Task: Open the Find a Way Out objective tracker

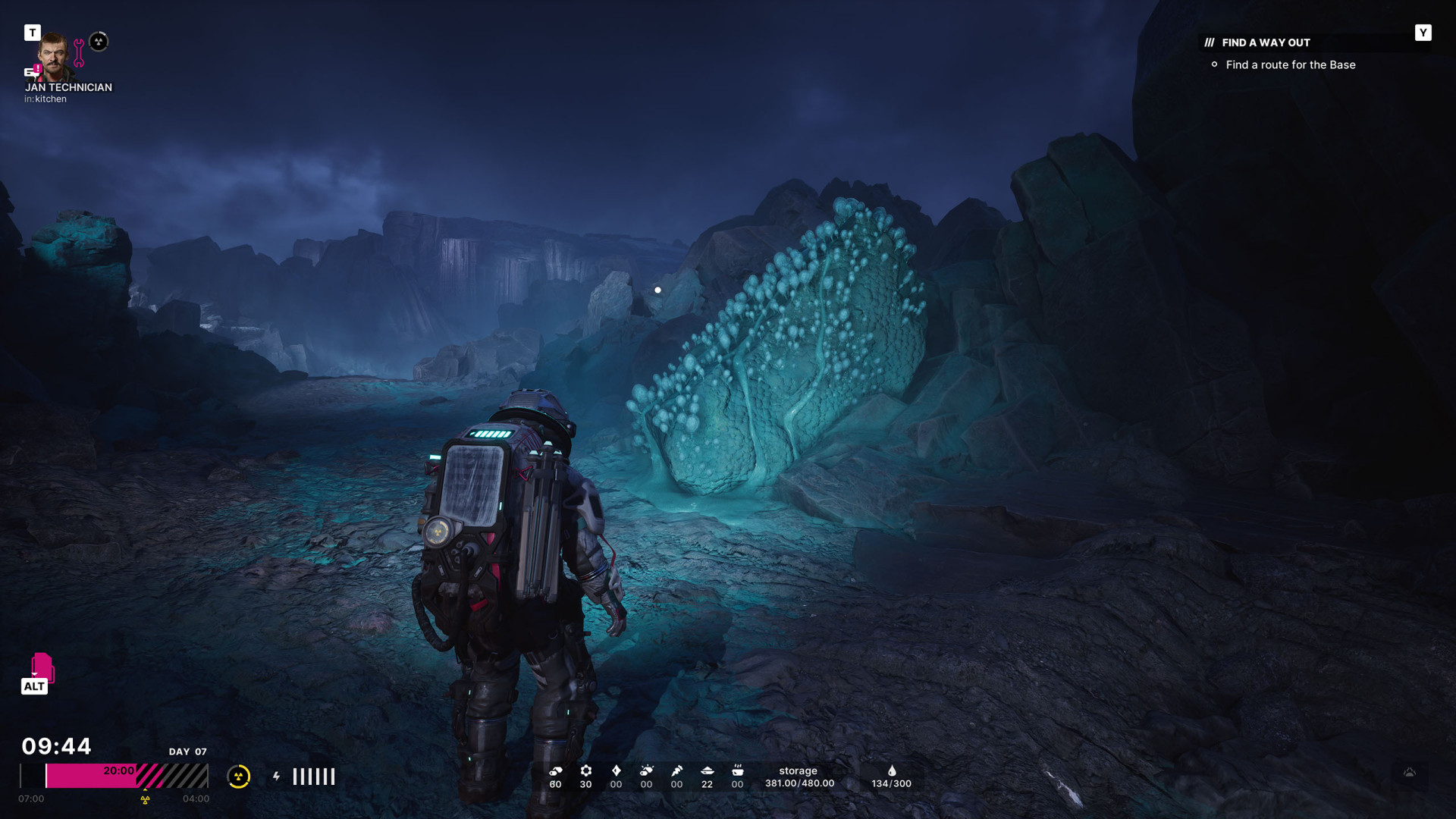Action: click(x=1266, y=42)
